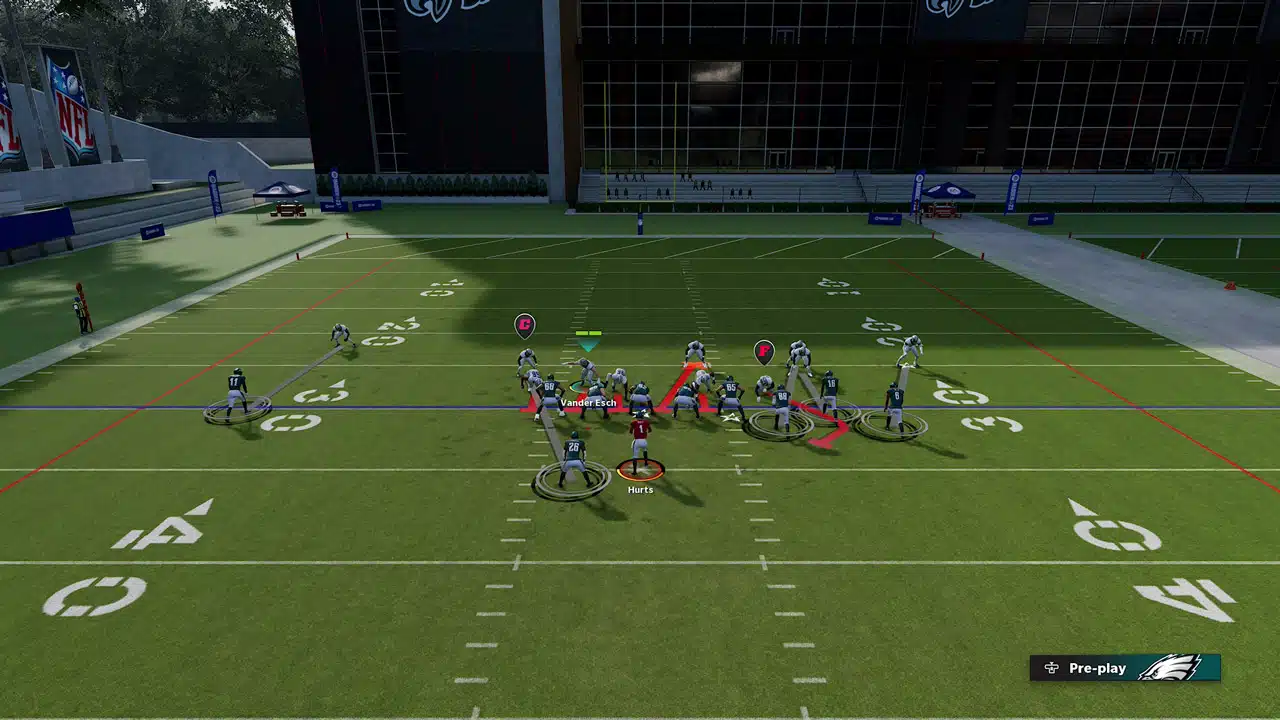The width and height of the screenshot is (1280, 720).
Task: Select lineman number 65 at the line
Action: [x=732, y=385]
